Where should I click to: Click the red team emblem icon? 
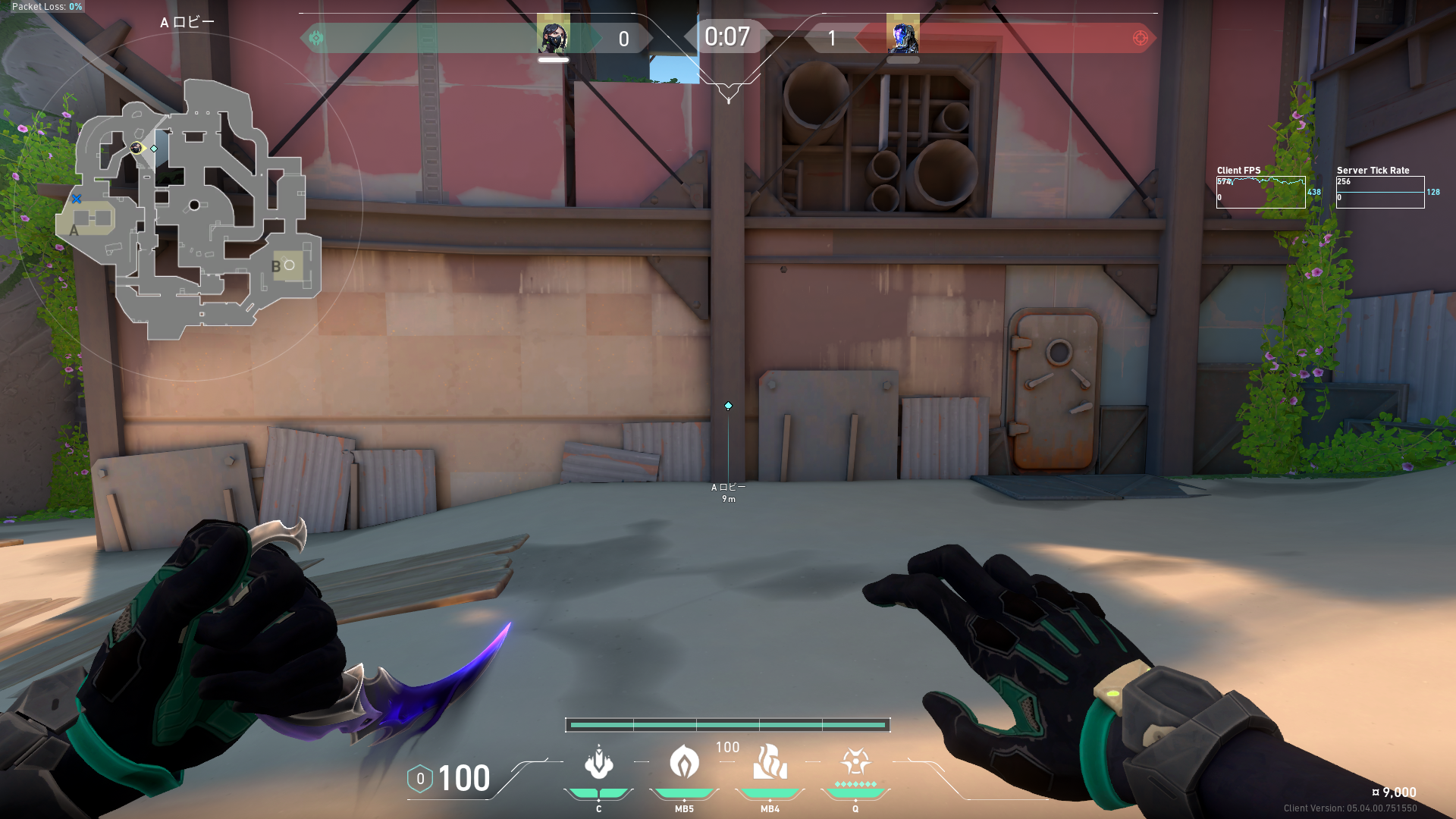1140,38
